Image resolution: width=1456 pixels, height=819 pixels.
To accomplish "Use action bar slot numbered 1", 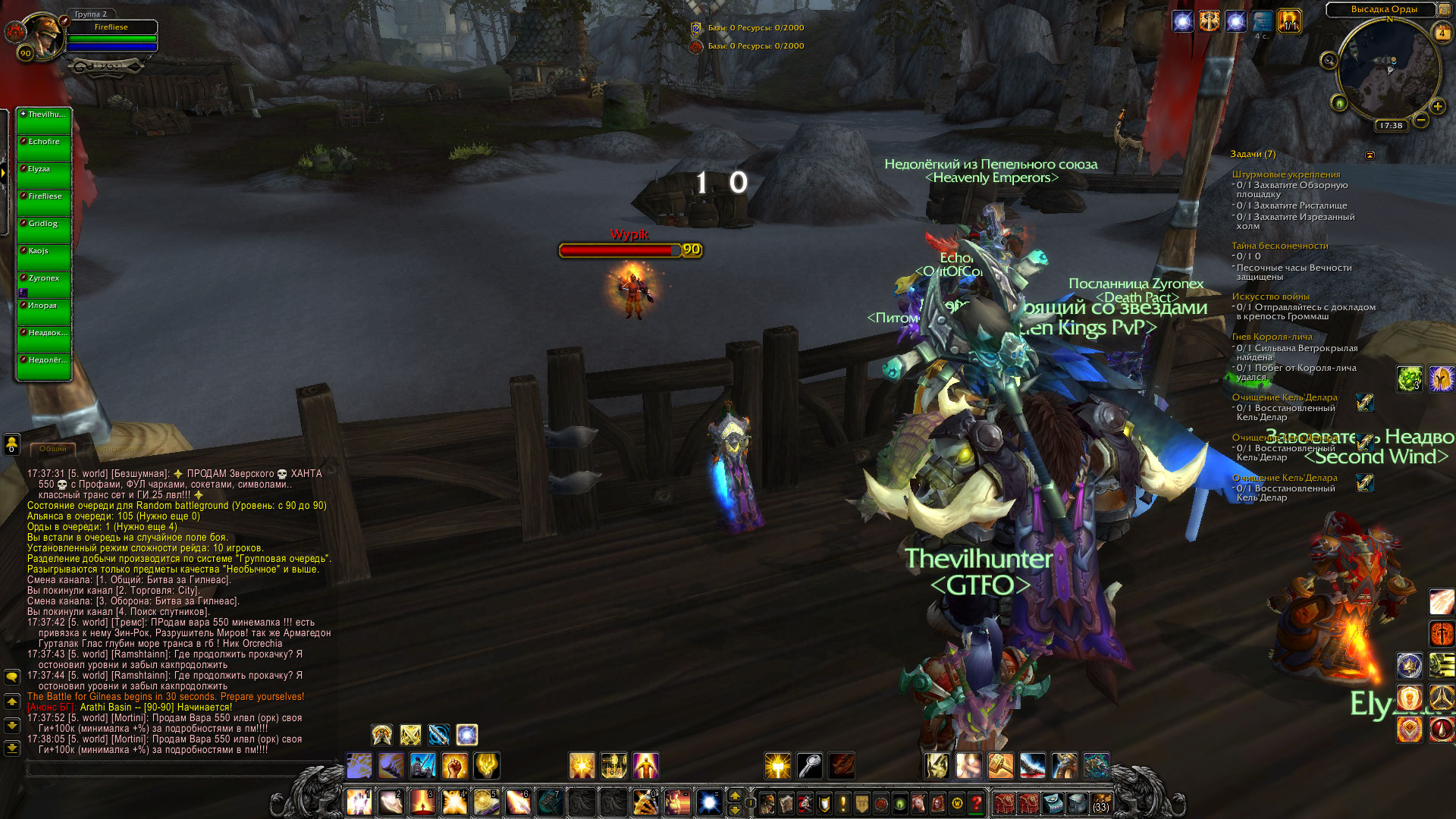I will point(359,802).
